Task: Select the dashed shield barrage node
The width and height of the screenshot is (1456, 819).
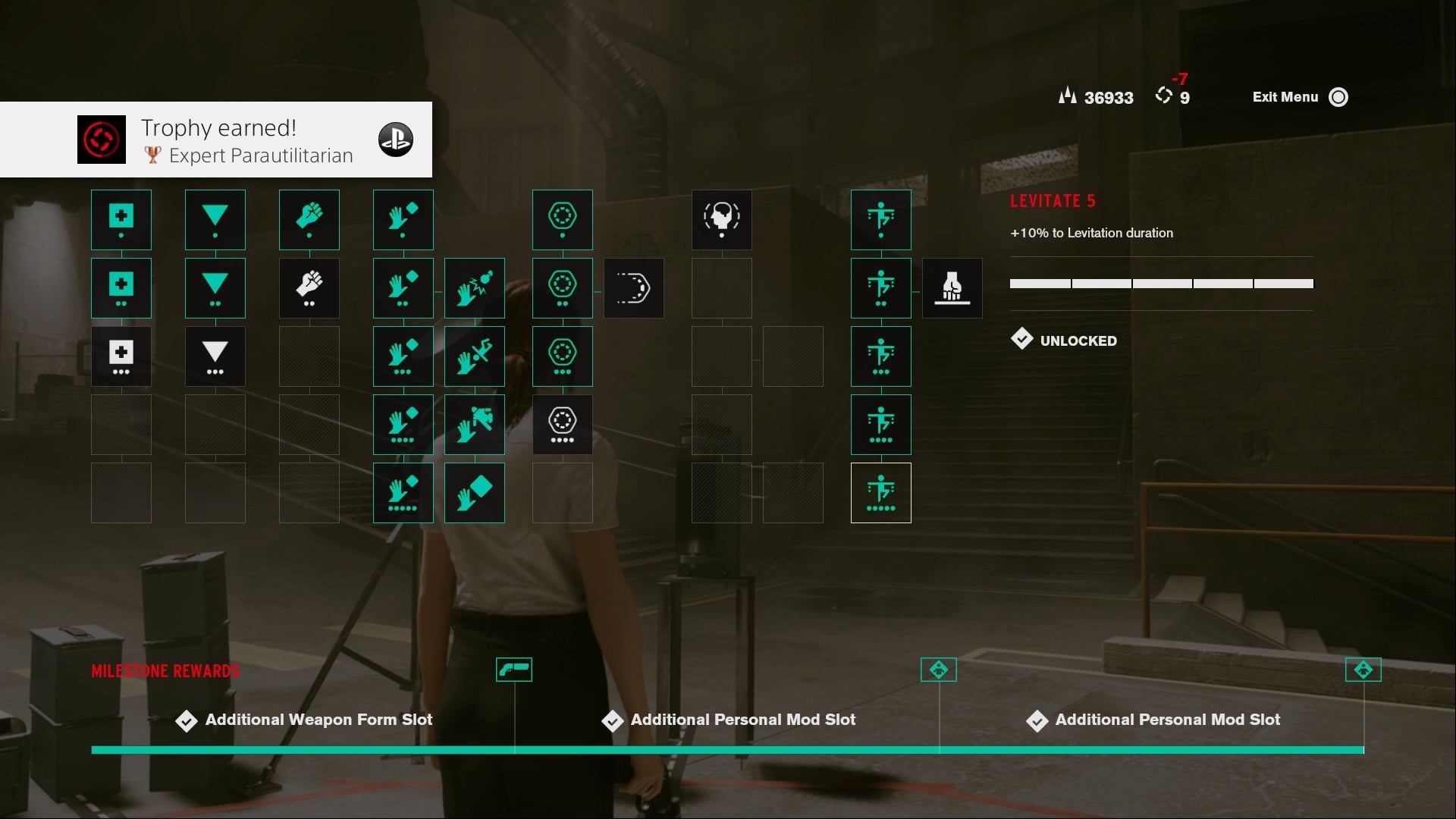Action: (633, 288)
